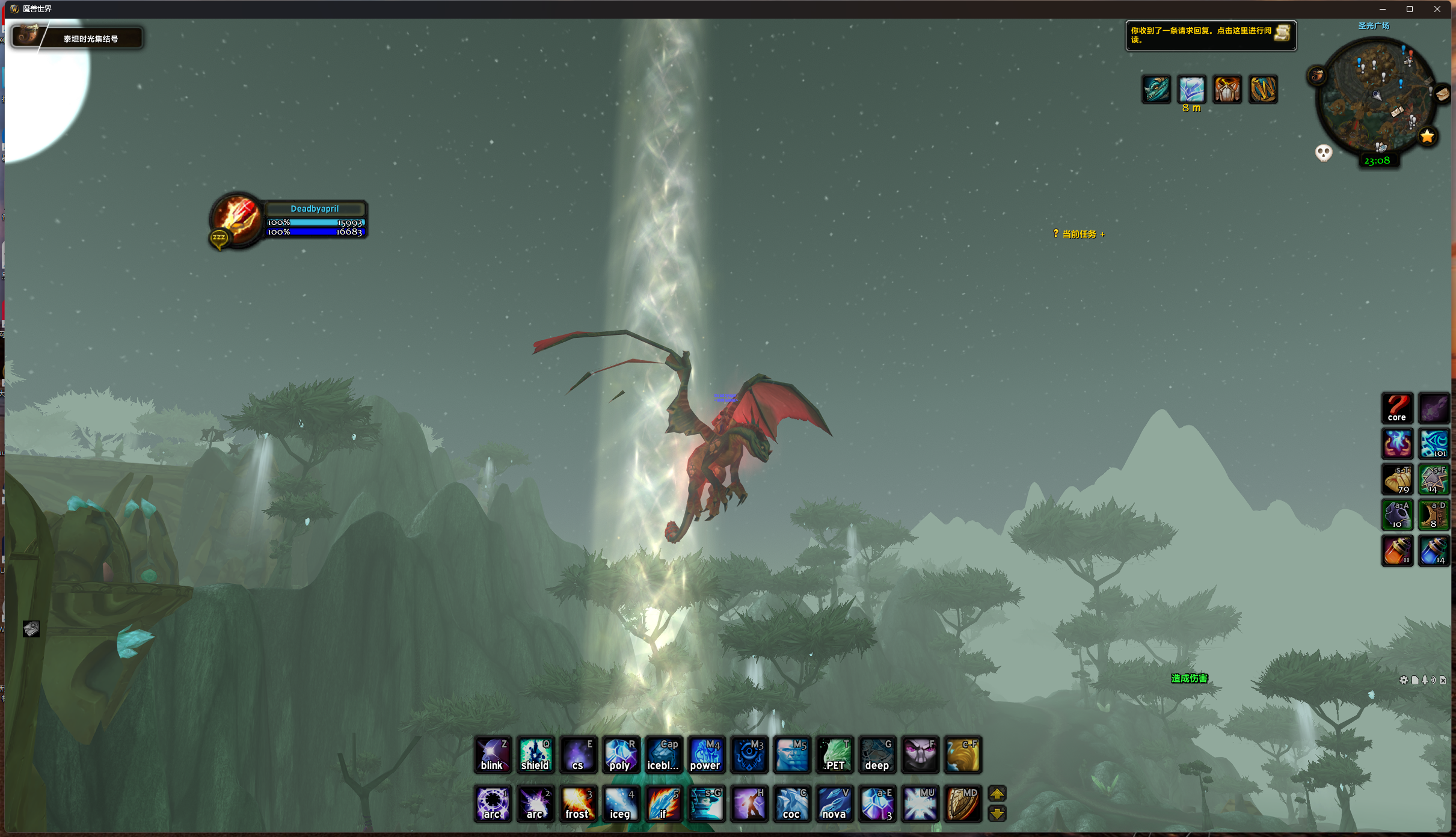
Task: Close the game window
Action: [1437, 9]
